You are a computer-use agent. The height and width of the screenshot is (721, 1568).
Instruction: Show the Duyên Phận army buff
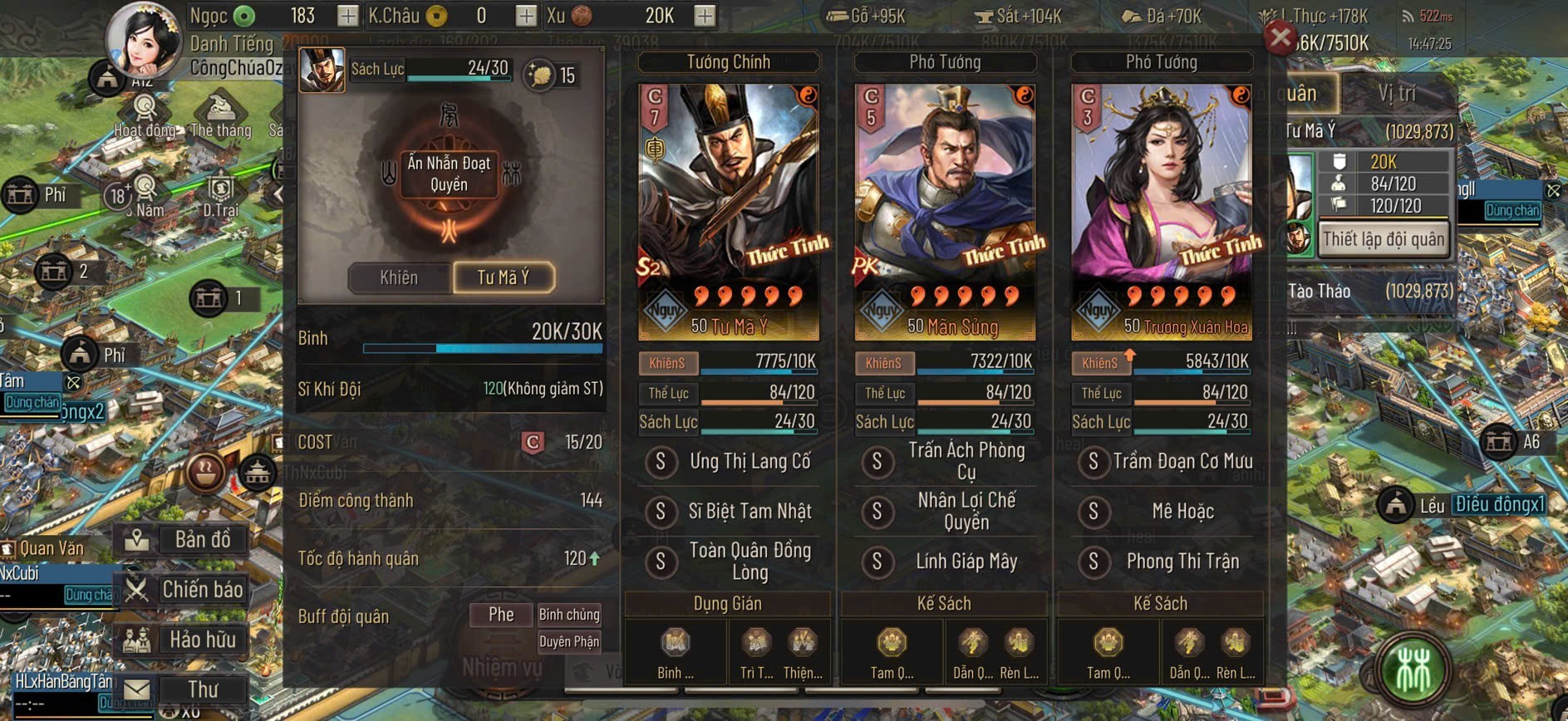click(x=569, y=641)
